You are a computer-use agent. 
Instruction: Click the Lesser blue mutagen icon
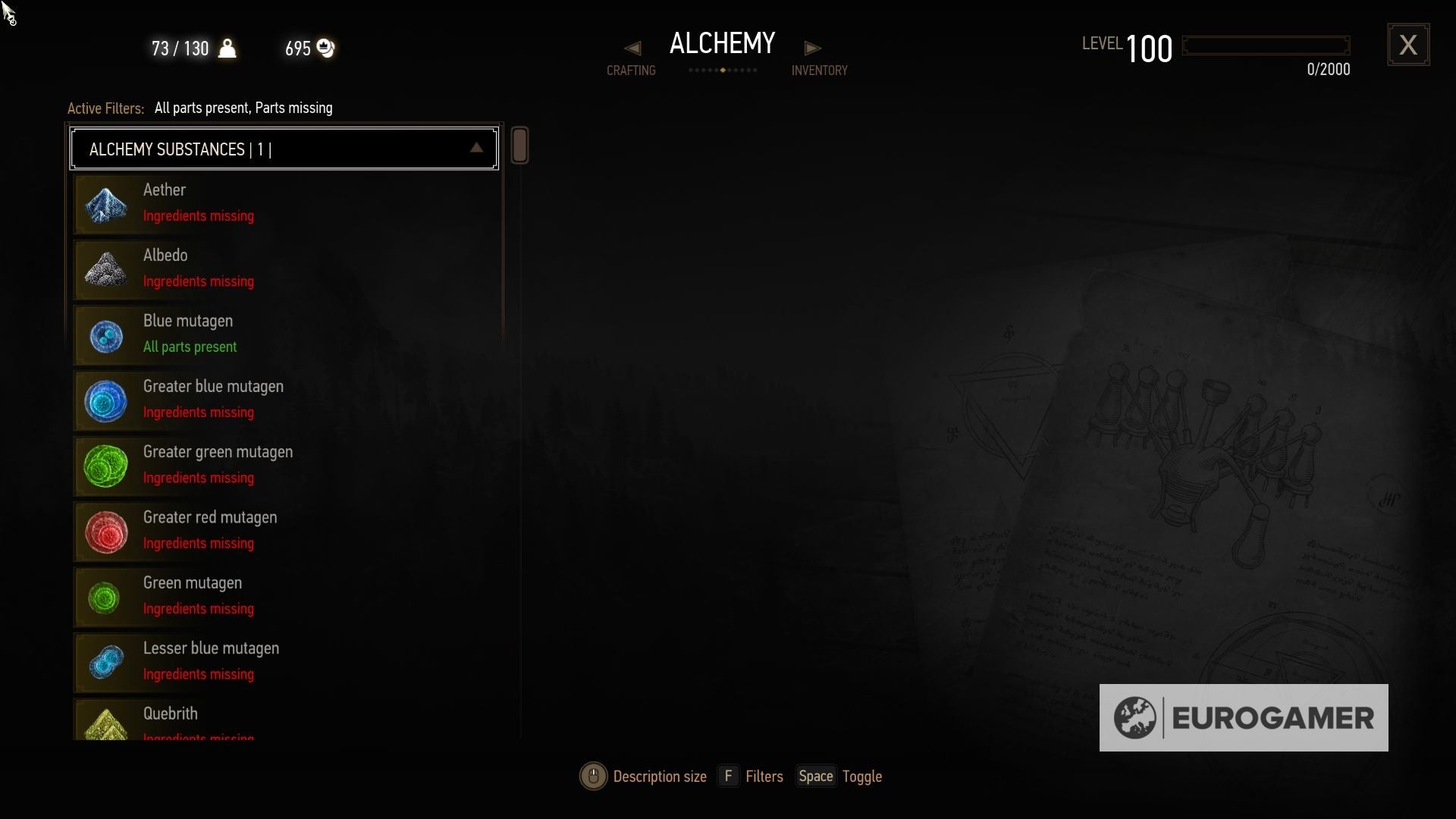point(106,662)
